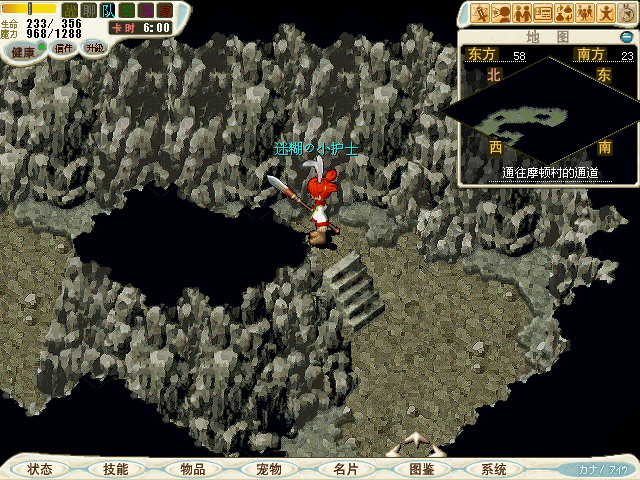This screenshot has width=640, height=480.
Task: Open the 系统 (System) menu
Action: (493, 469)
